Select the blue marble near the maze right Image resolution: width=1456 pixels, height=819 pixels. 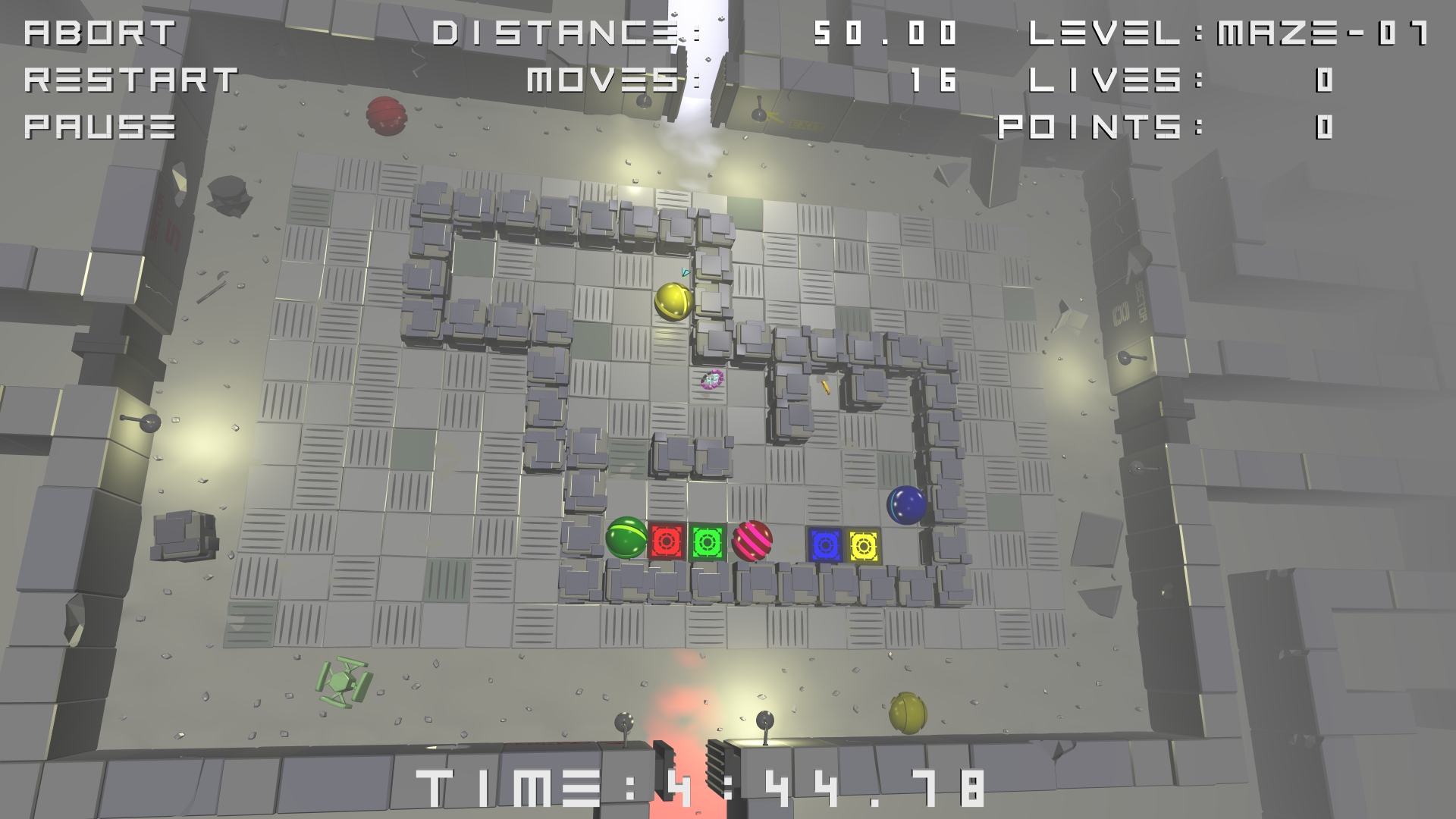[x=907, y=507]
